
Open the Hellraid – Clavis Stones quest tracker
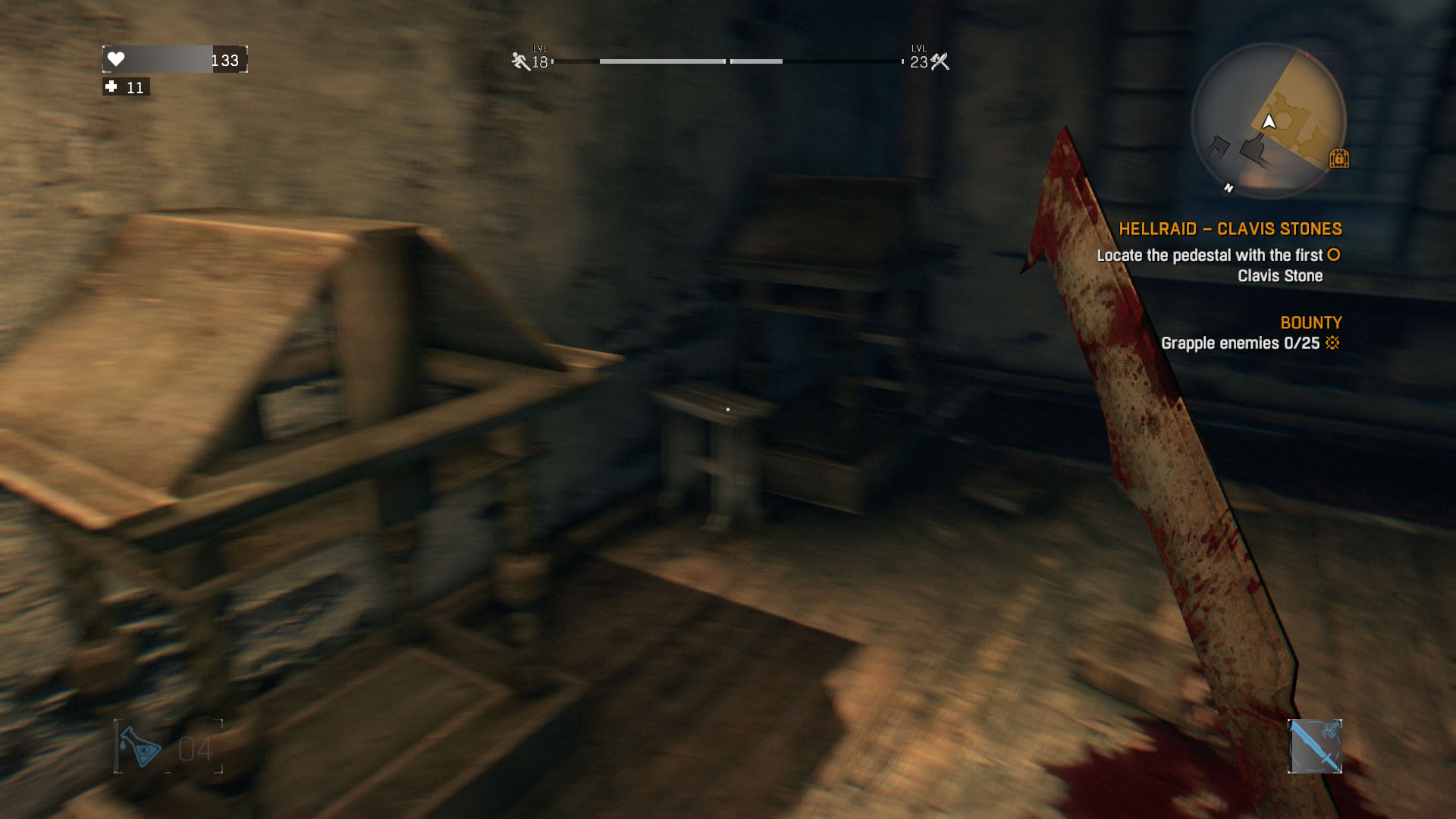[x=1230, y=229]
